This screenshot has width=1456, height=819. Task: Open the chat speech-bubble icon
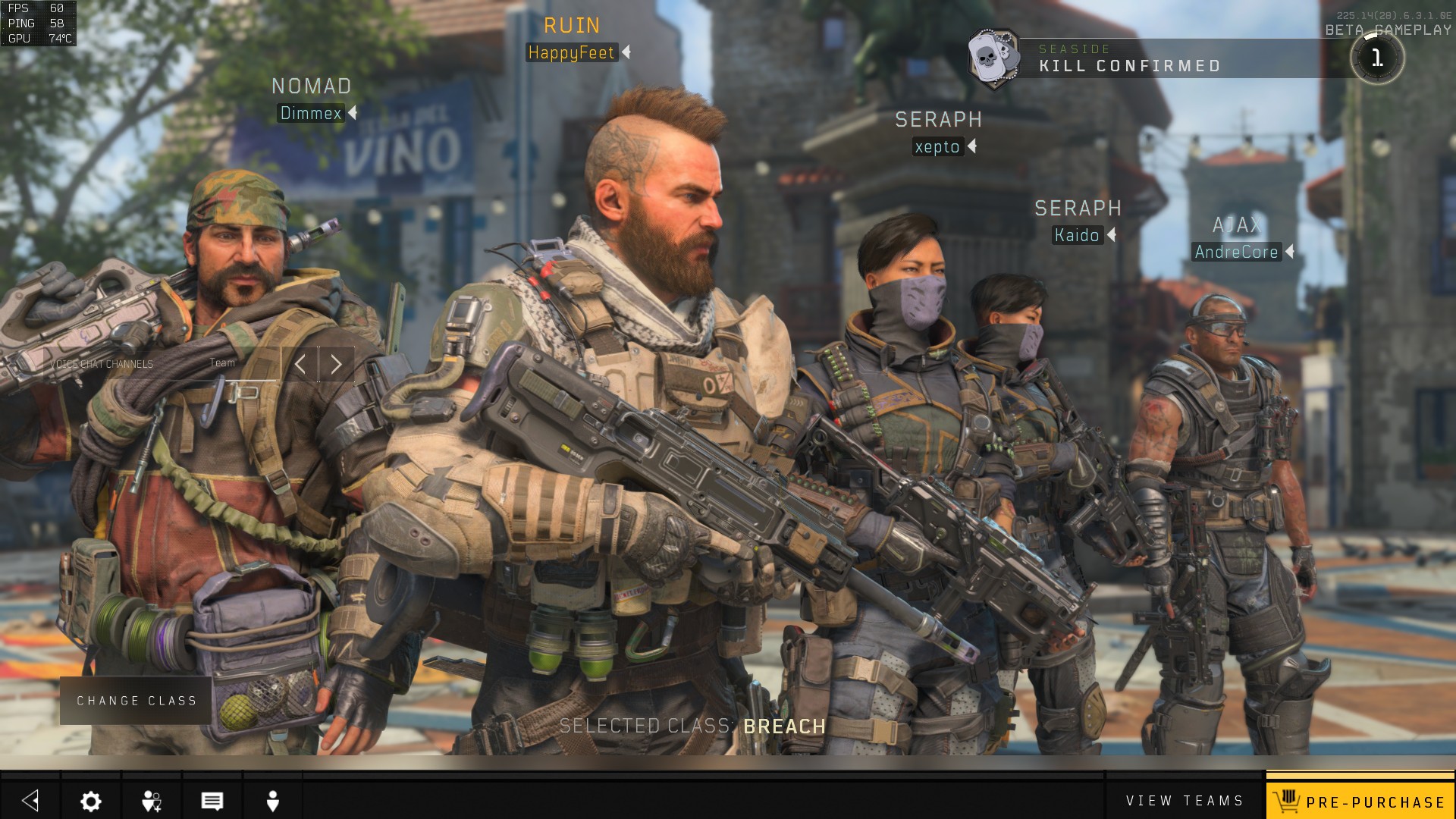tap(212, 801)
